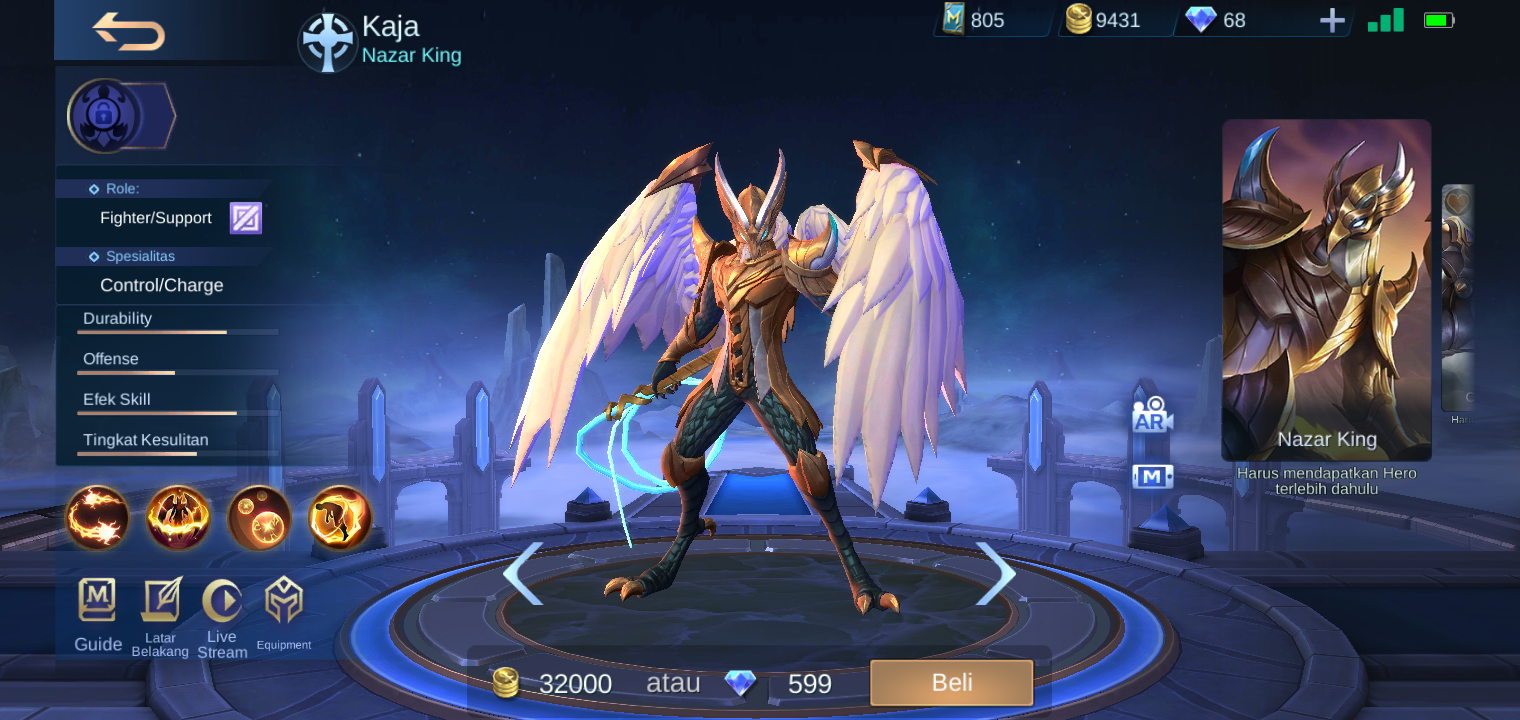The image size is (1520, 720).
Task: Tap the plus button to add diamonds
Action: [x=1333, y=19]
